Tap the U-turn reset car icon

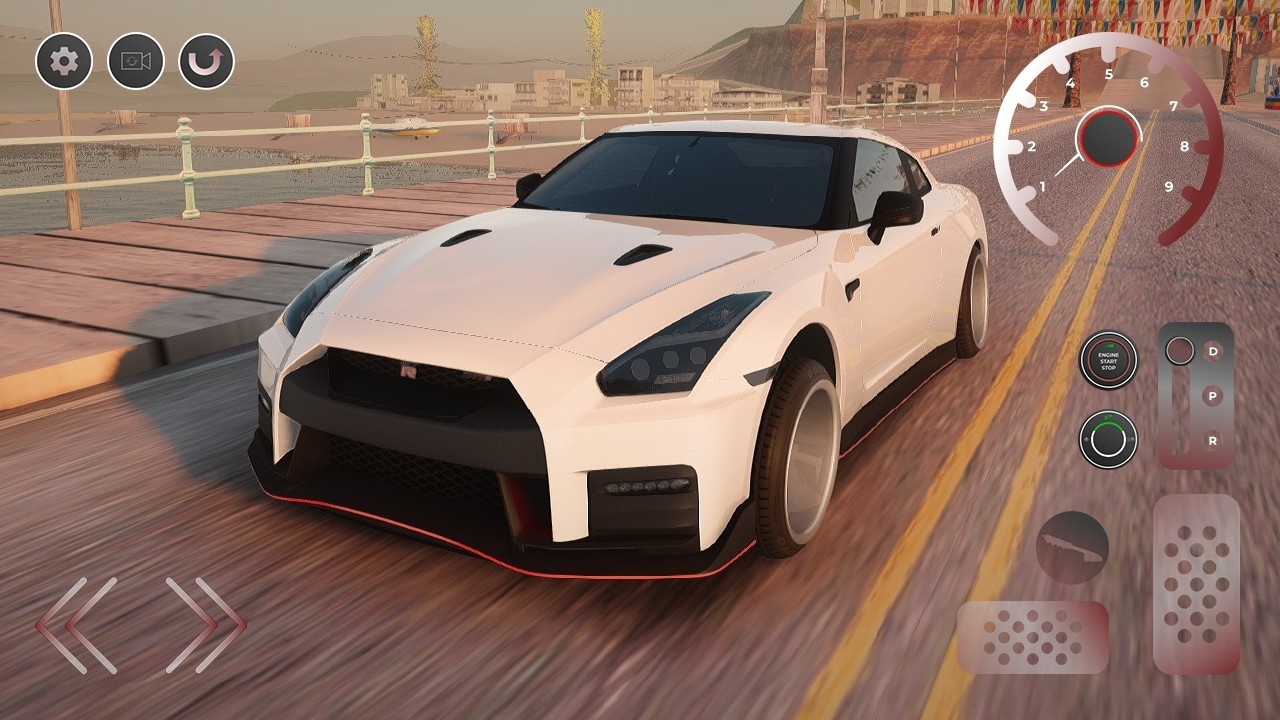coord(207,61)
